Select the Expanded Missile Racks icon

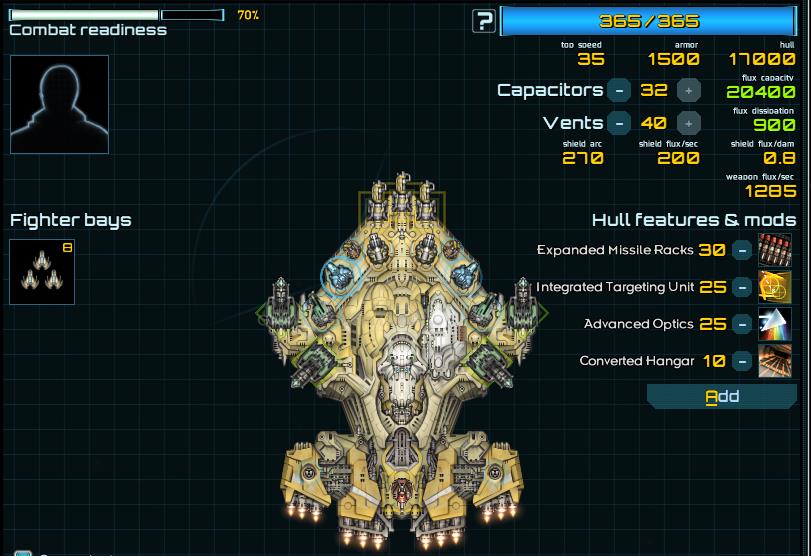[775, 250]
